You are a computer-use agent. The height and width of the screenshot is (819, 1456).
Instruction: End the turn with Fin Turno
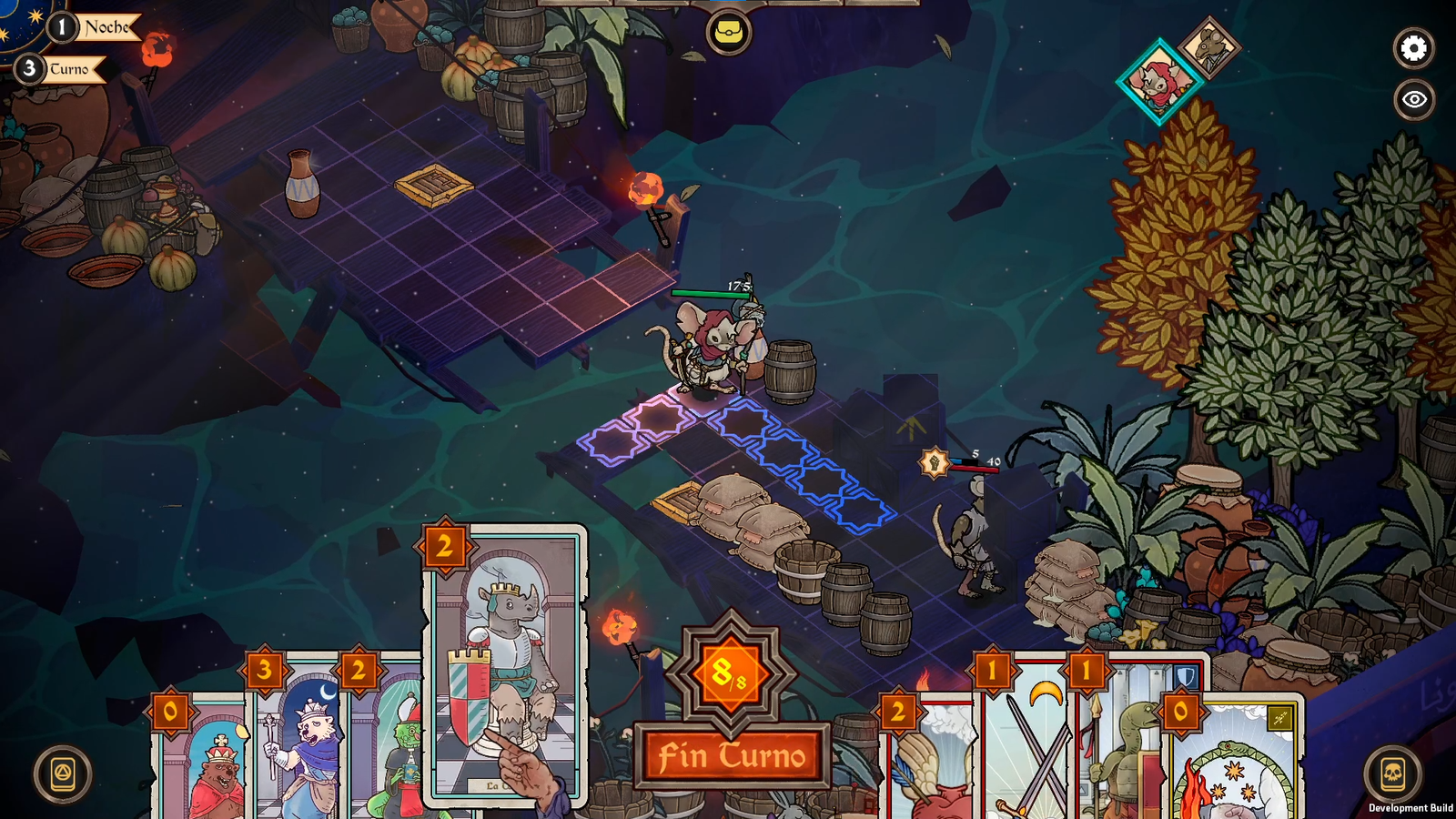(732, 755)
